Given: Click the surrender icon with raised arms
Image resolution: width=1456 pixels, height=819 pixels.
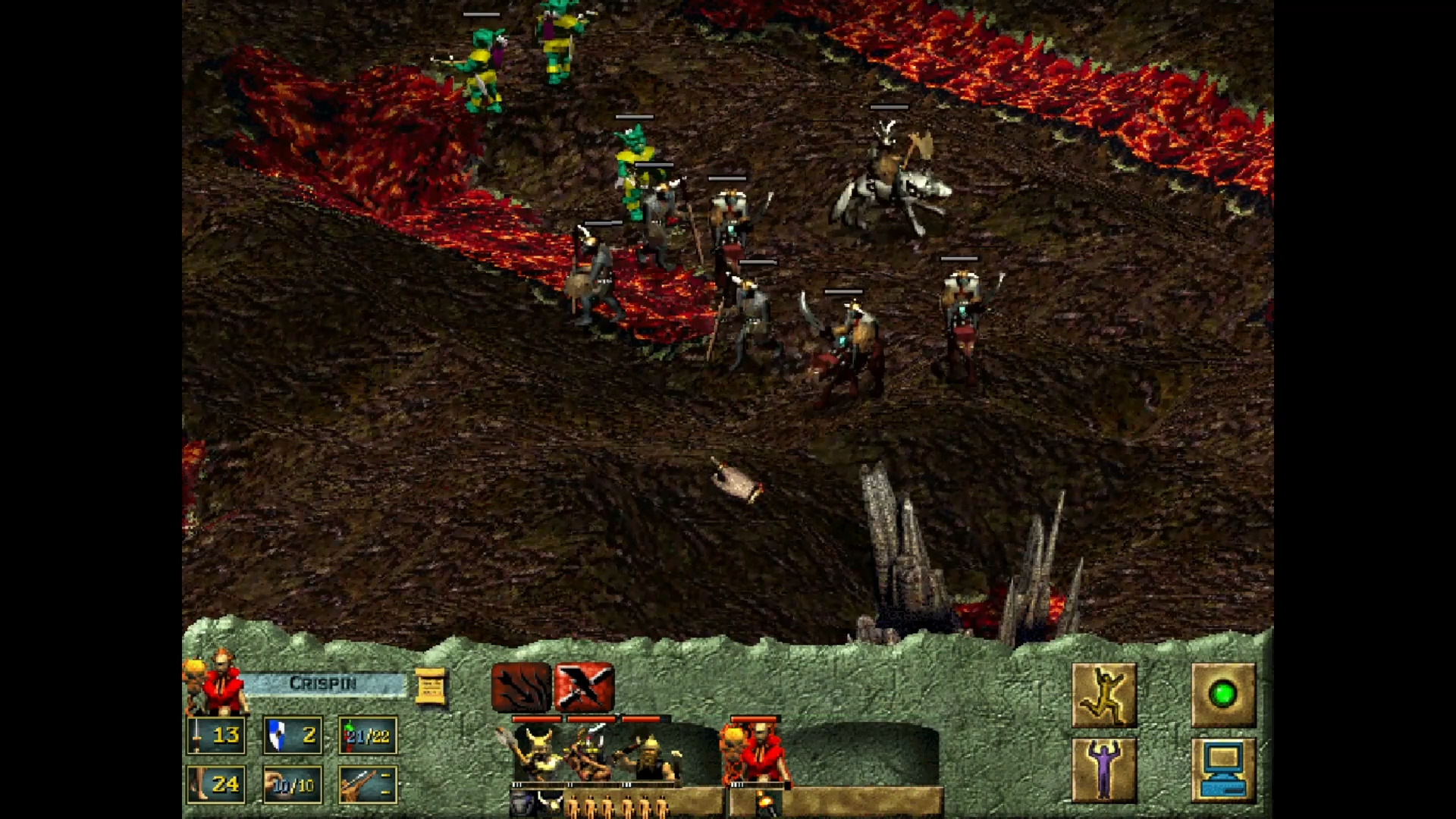Looking at the screenshot, I should coord(1103,770).
